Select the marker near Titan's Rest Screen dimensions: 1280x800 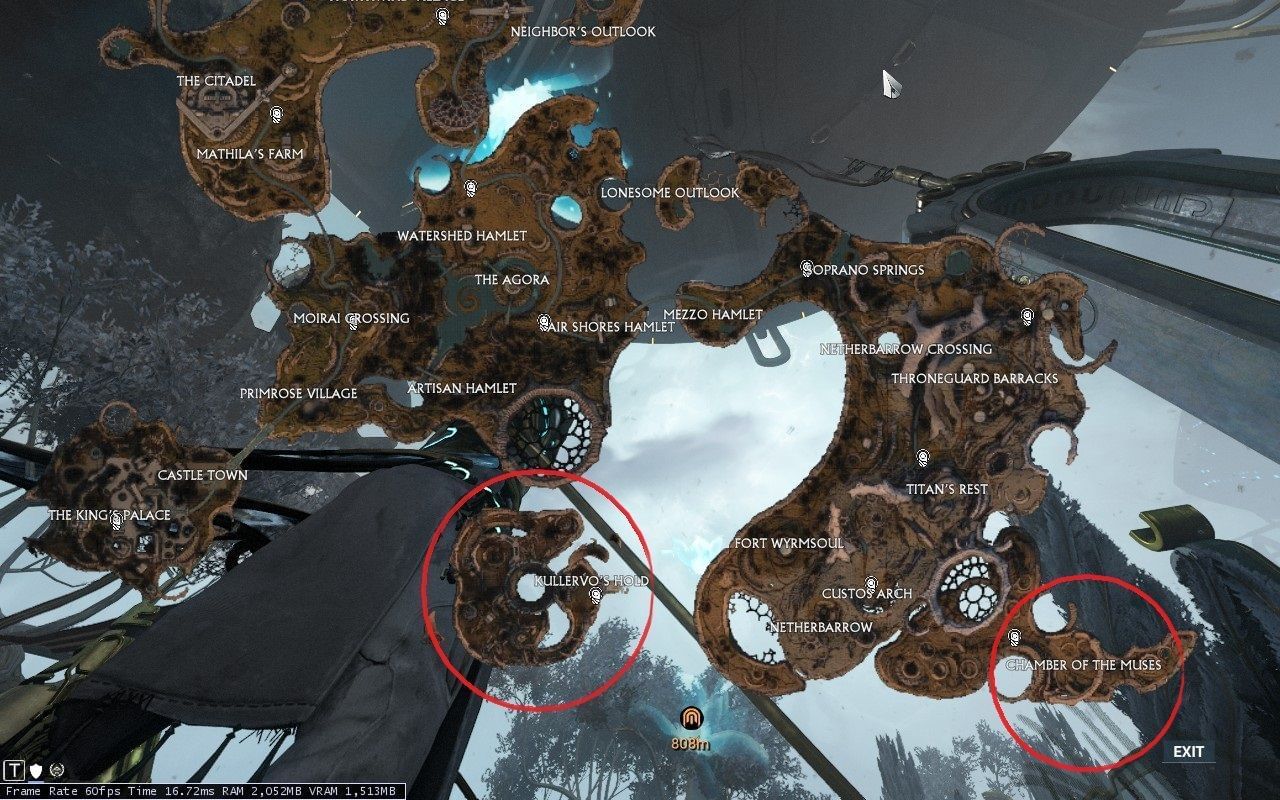[924, 454]
